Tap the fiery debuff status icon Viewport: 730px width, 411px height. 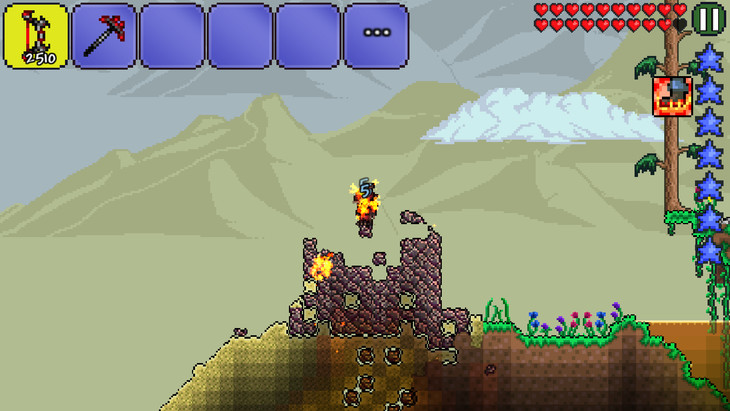(672, 95)
